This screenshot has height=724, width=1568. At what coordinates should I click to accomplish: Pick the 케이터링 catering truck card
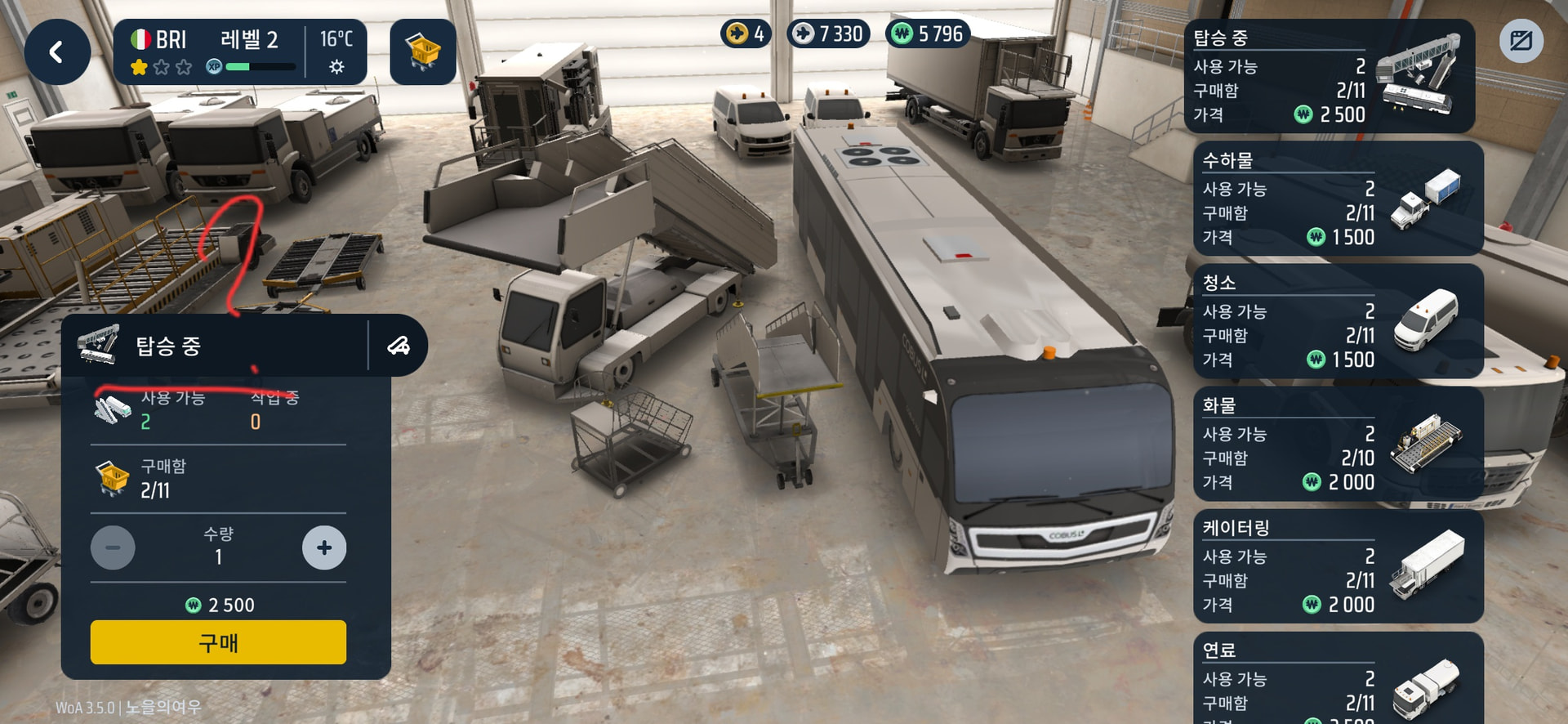(x=1338, y=566)
